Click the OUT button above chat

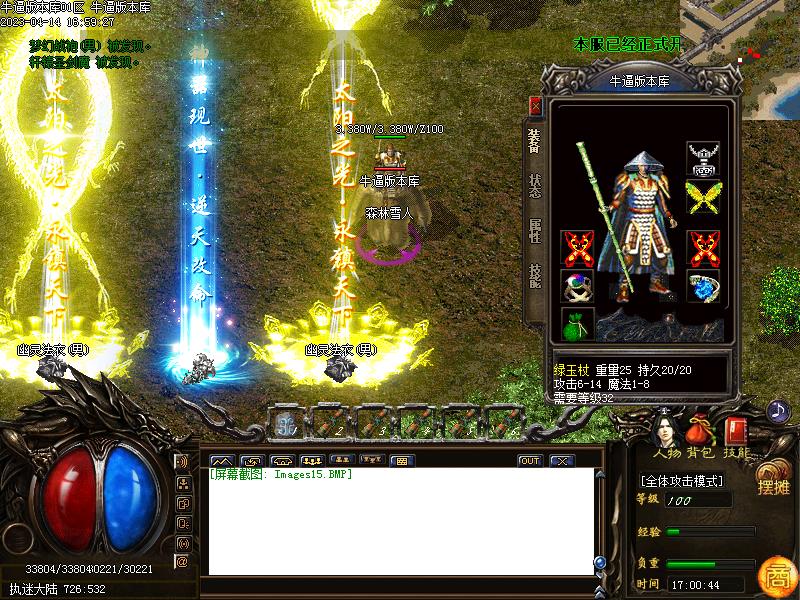pos(530,461)
